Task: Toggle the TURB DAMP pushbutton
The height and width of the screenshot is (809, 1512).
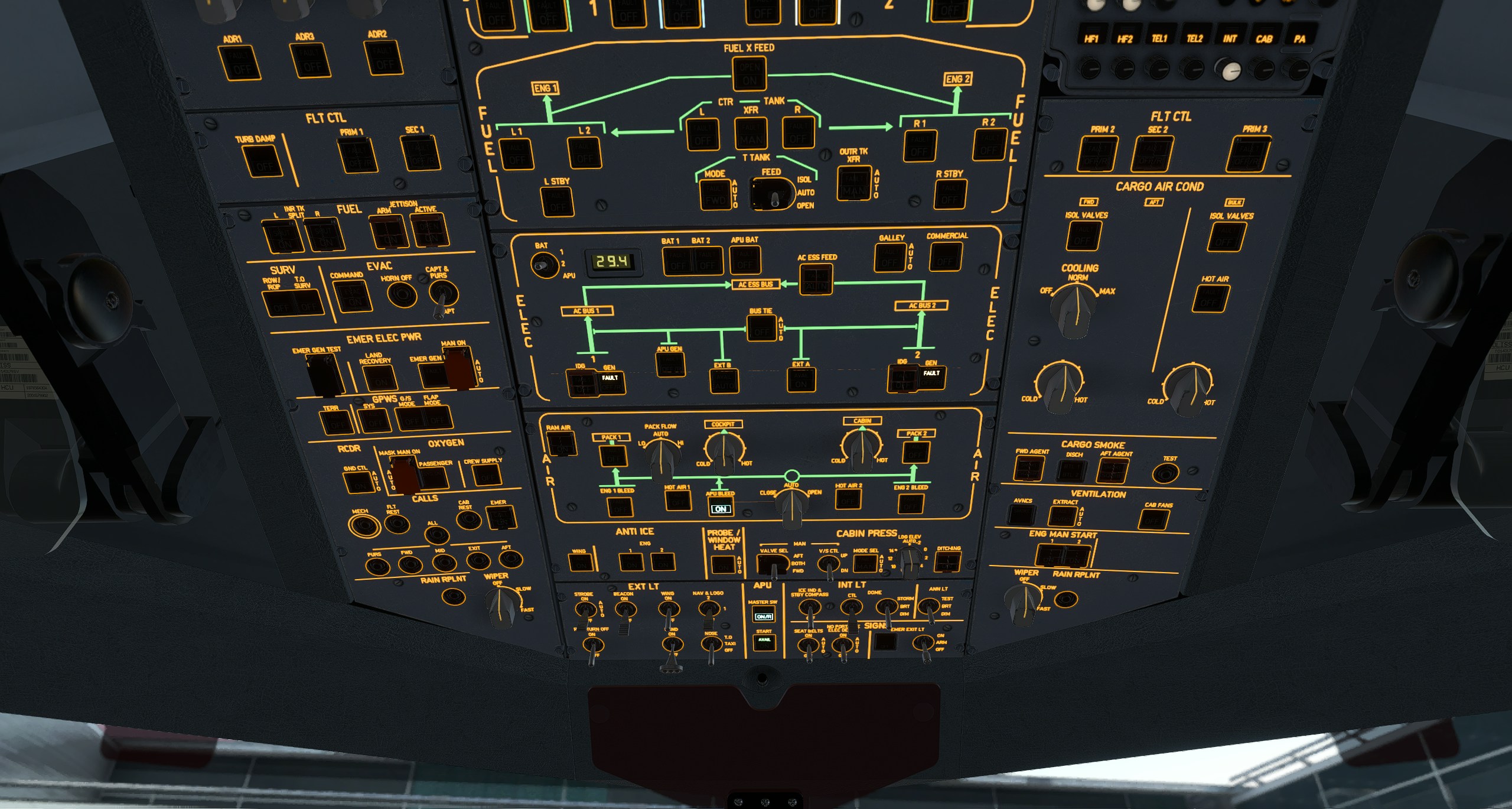Action: coord(262,160)
